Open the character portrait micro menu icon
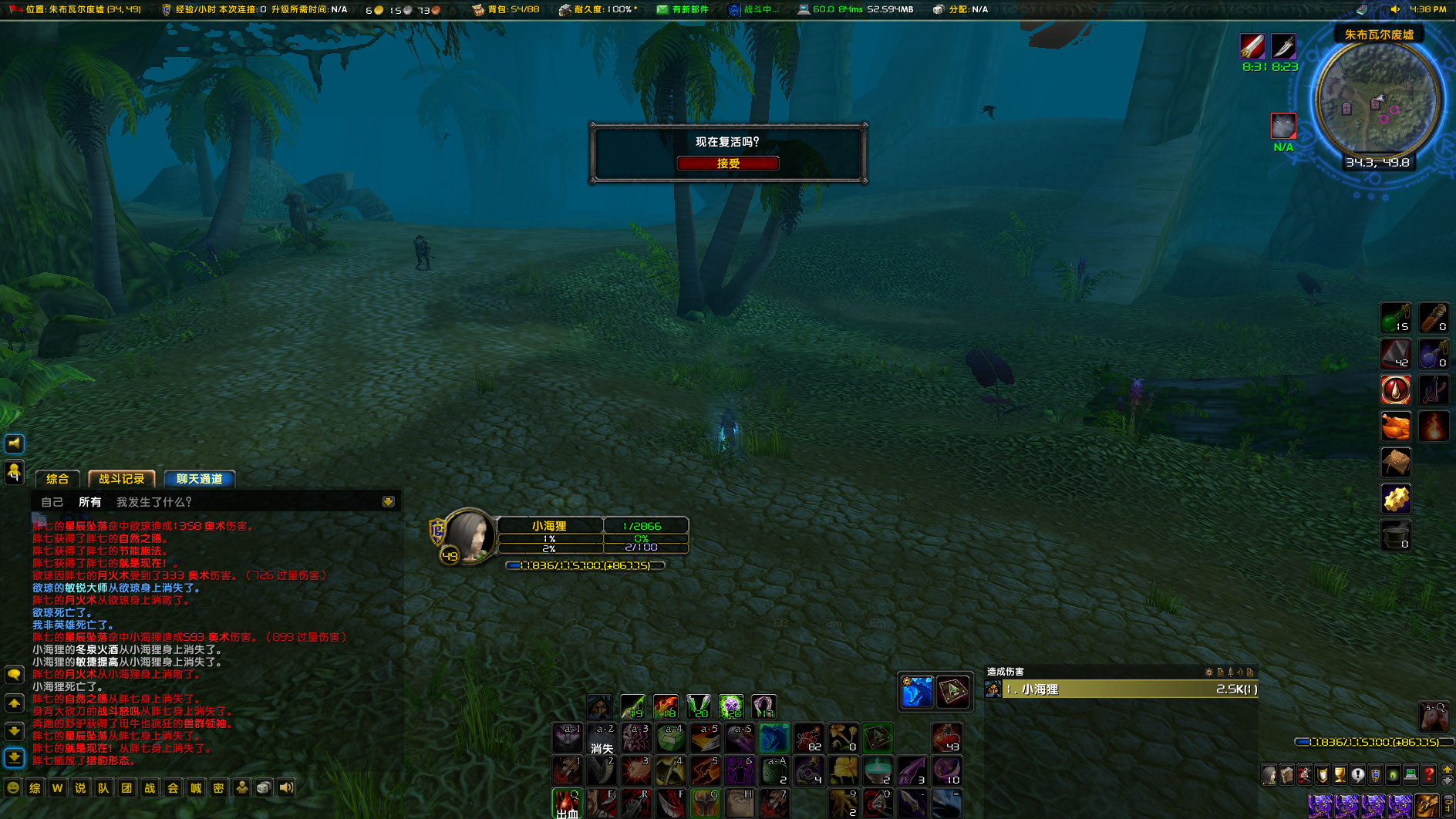The image size is (1456, 819). (1269, 773)
